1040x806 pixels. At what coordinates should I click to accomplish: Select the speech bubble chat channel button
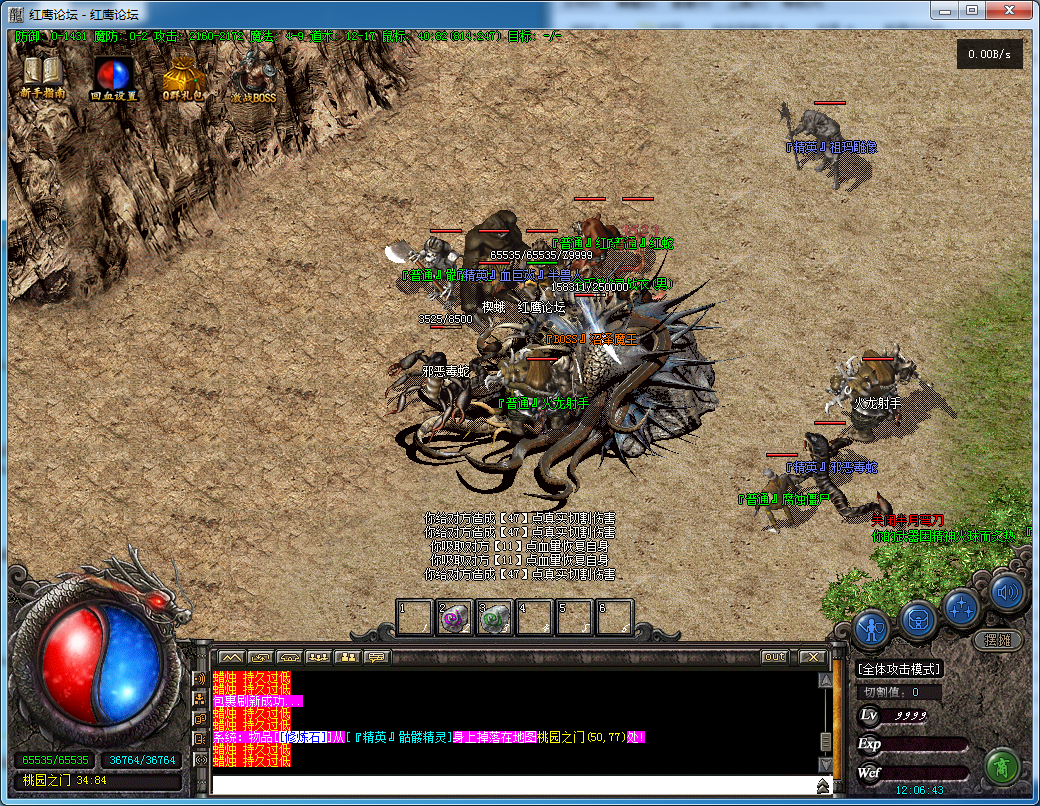coord(376,657)
